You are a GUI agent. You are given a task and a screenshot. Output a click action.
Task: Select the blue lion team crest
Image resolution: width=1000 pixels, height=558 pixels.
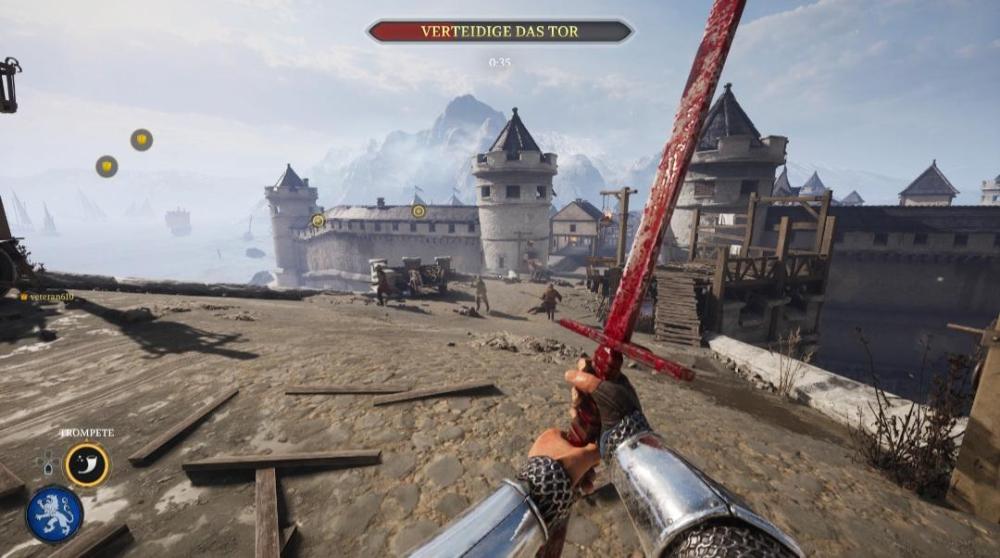tap(54, 513)
